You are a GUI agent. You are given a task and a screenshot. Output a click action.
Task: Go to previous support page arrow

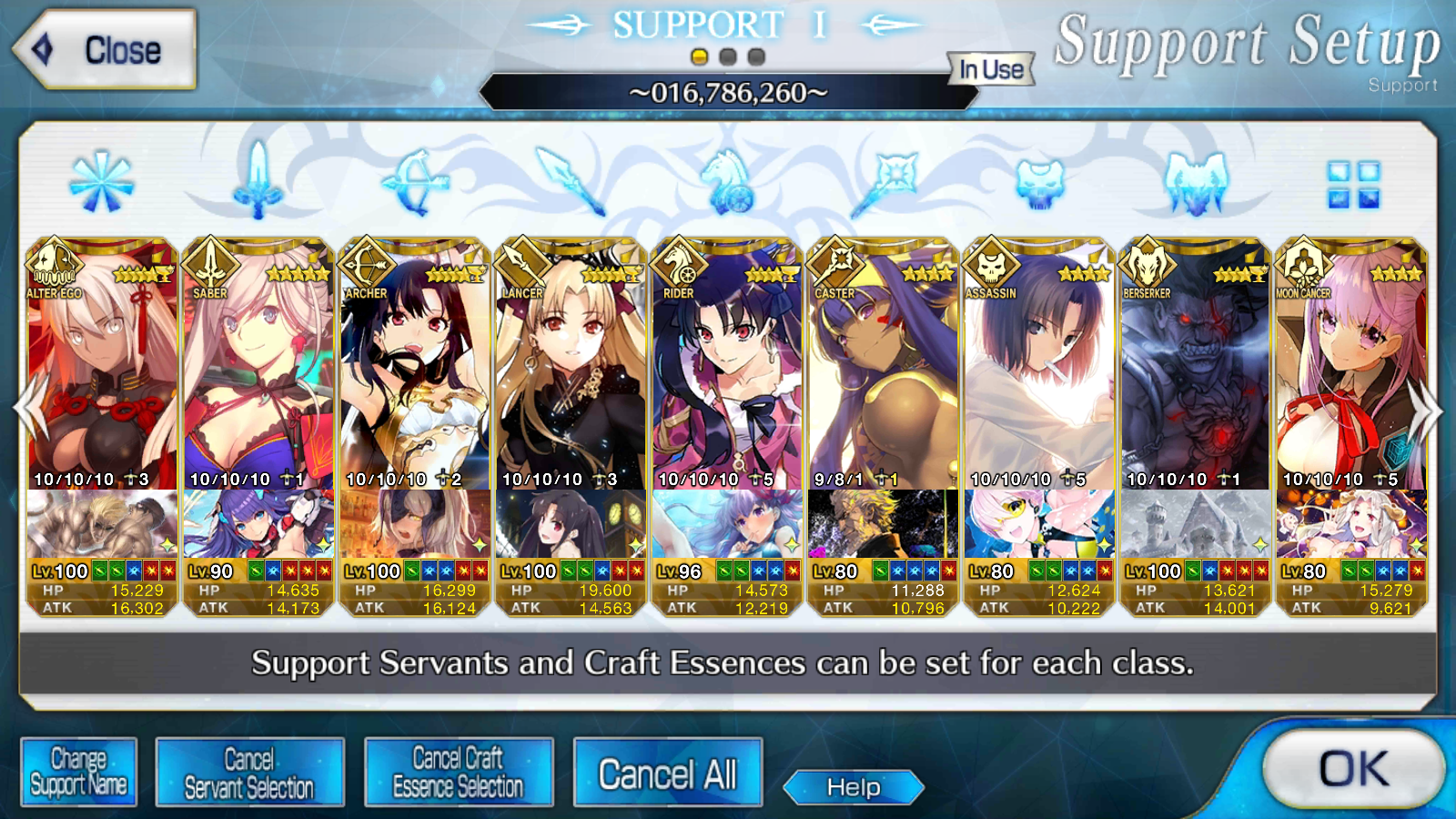coord(27,411)
